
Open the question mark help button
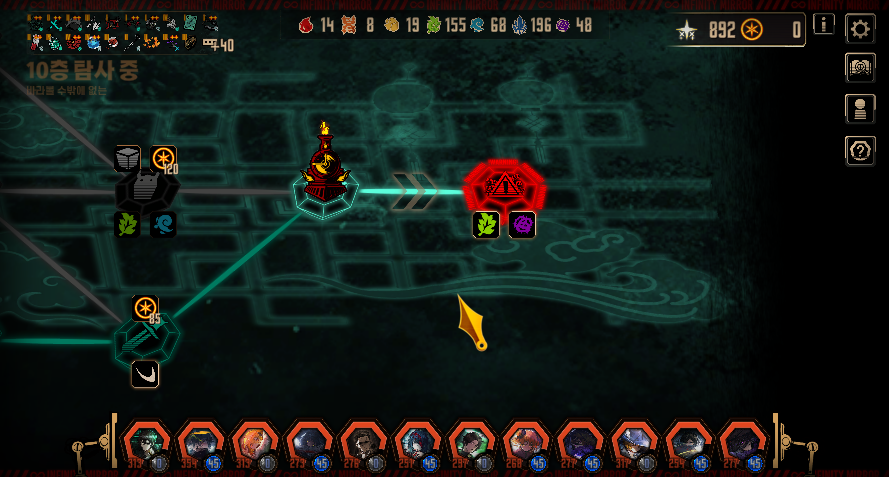click(x=860, y=150)
